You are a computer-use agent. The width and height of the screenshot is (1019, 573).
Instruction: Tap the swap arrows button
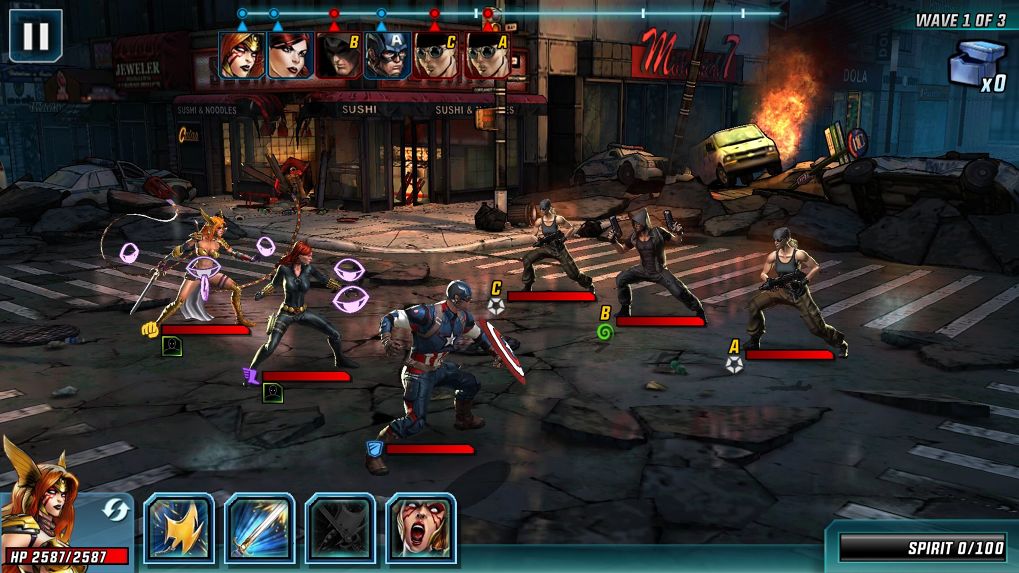tap(116, 510)
